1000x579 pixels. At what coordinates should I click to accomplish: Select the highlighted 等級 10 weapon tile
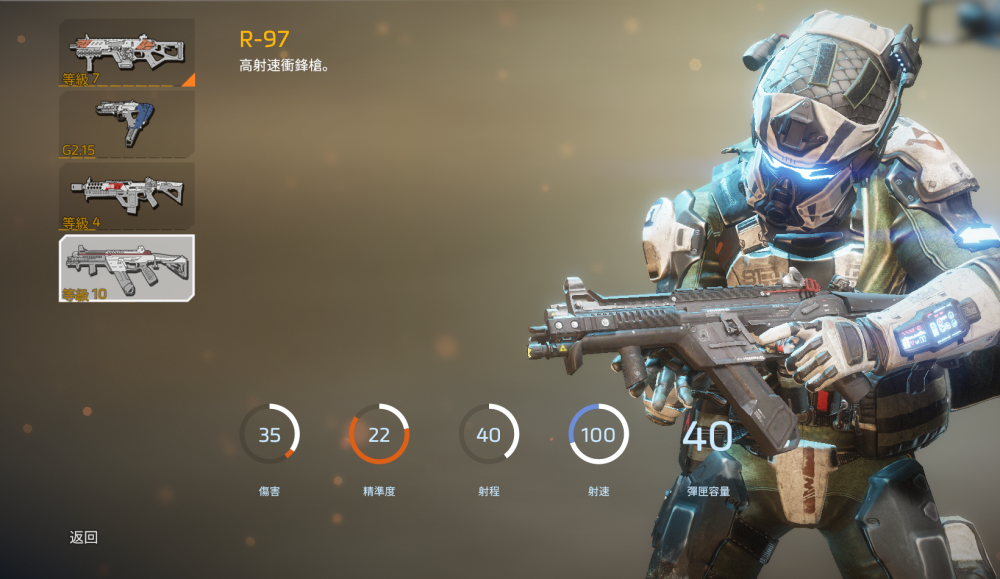point(127,268)
